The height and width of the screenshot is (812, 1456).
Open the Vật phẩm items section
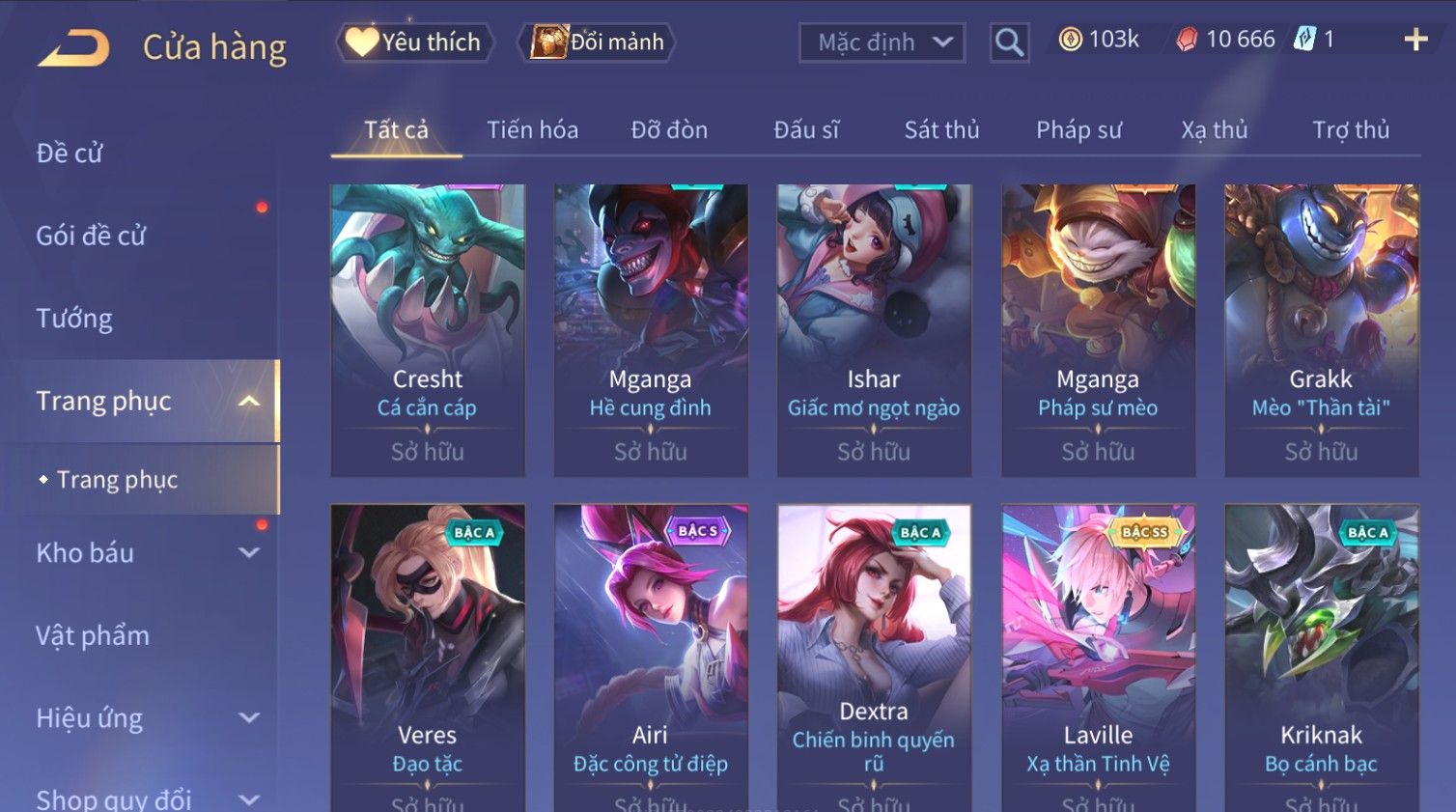[x=93, y=635]
